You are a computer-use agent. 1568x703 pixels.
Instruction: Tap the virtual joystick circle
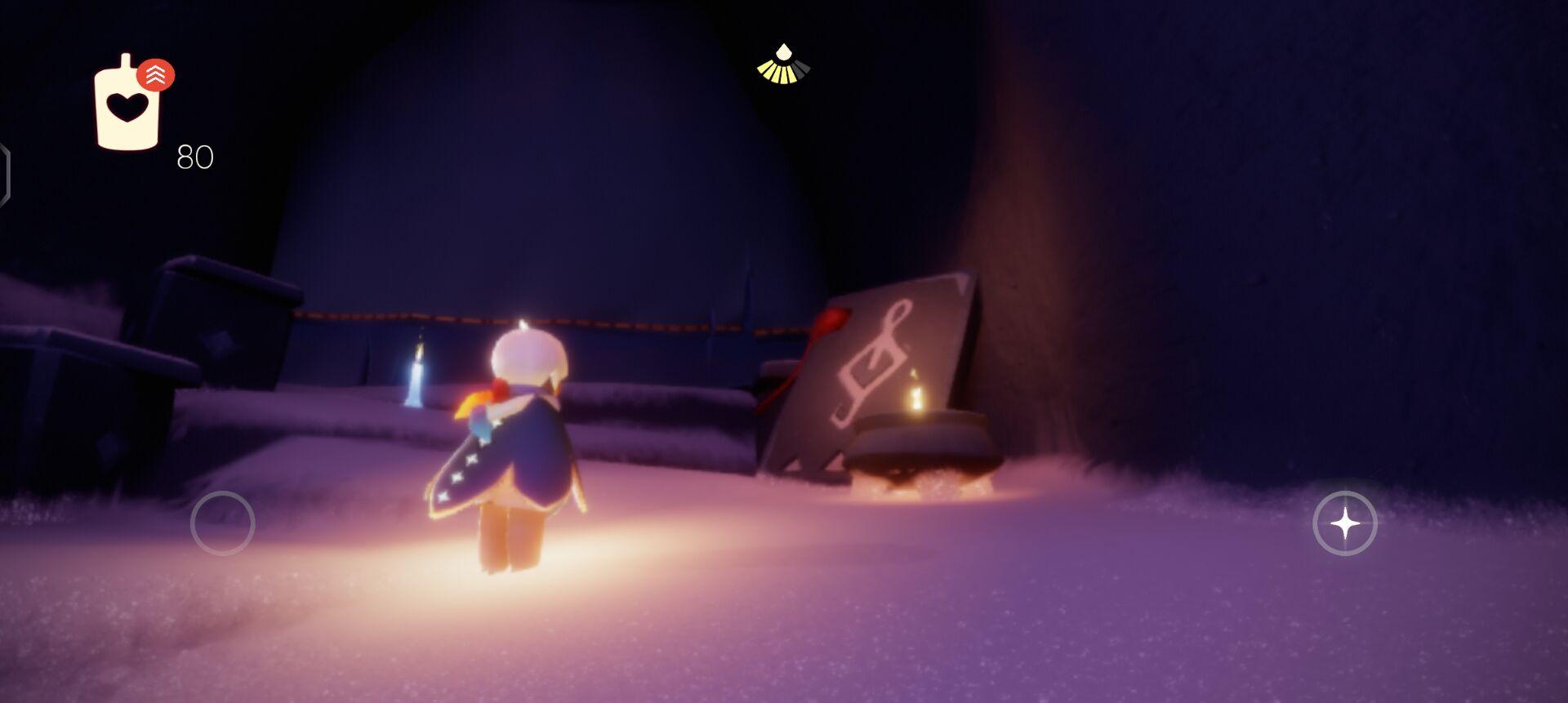coord(222,523)
